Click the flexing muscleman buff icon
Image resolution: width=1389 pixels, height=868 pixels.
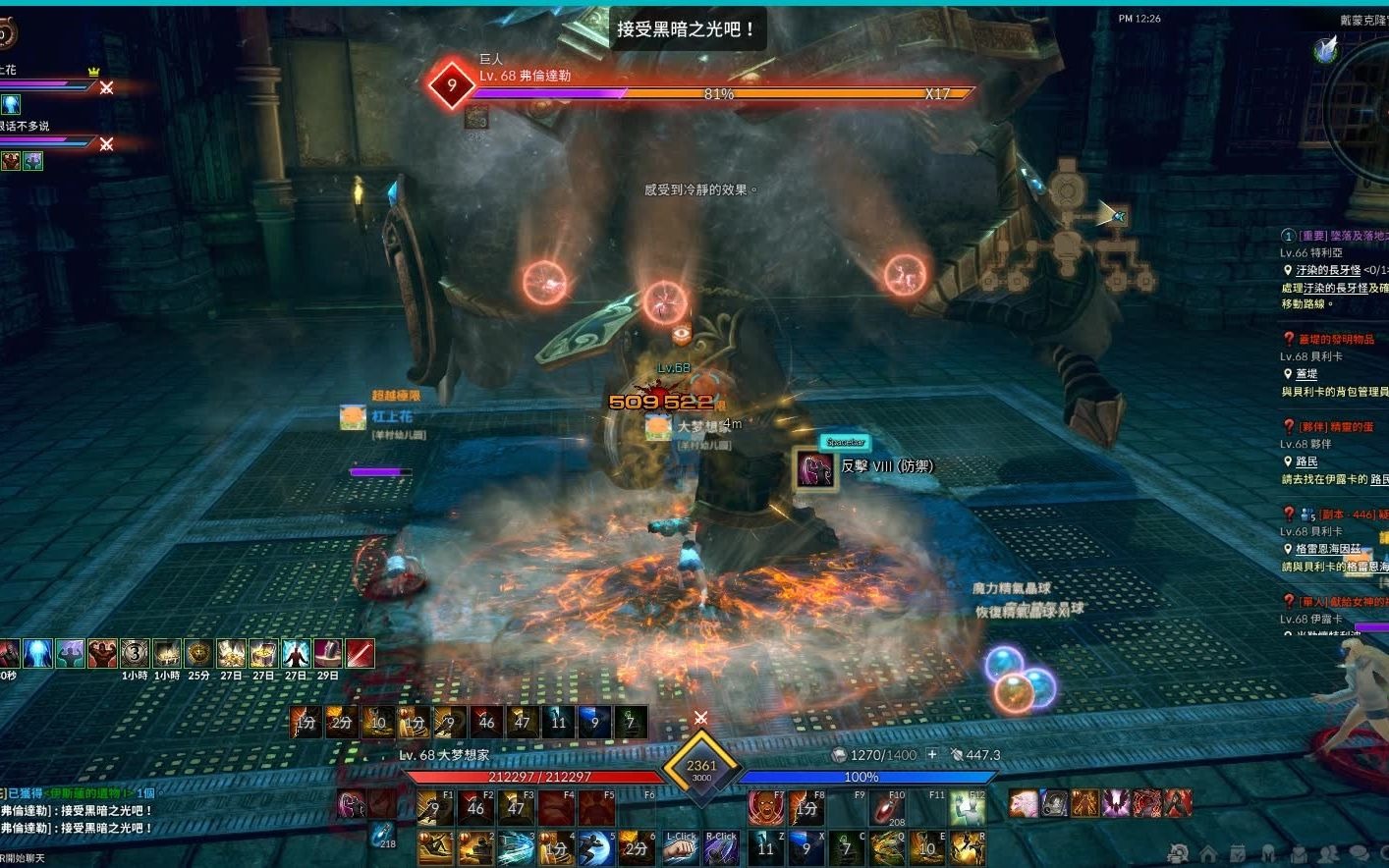[x=102, y=653]
